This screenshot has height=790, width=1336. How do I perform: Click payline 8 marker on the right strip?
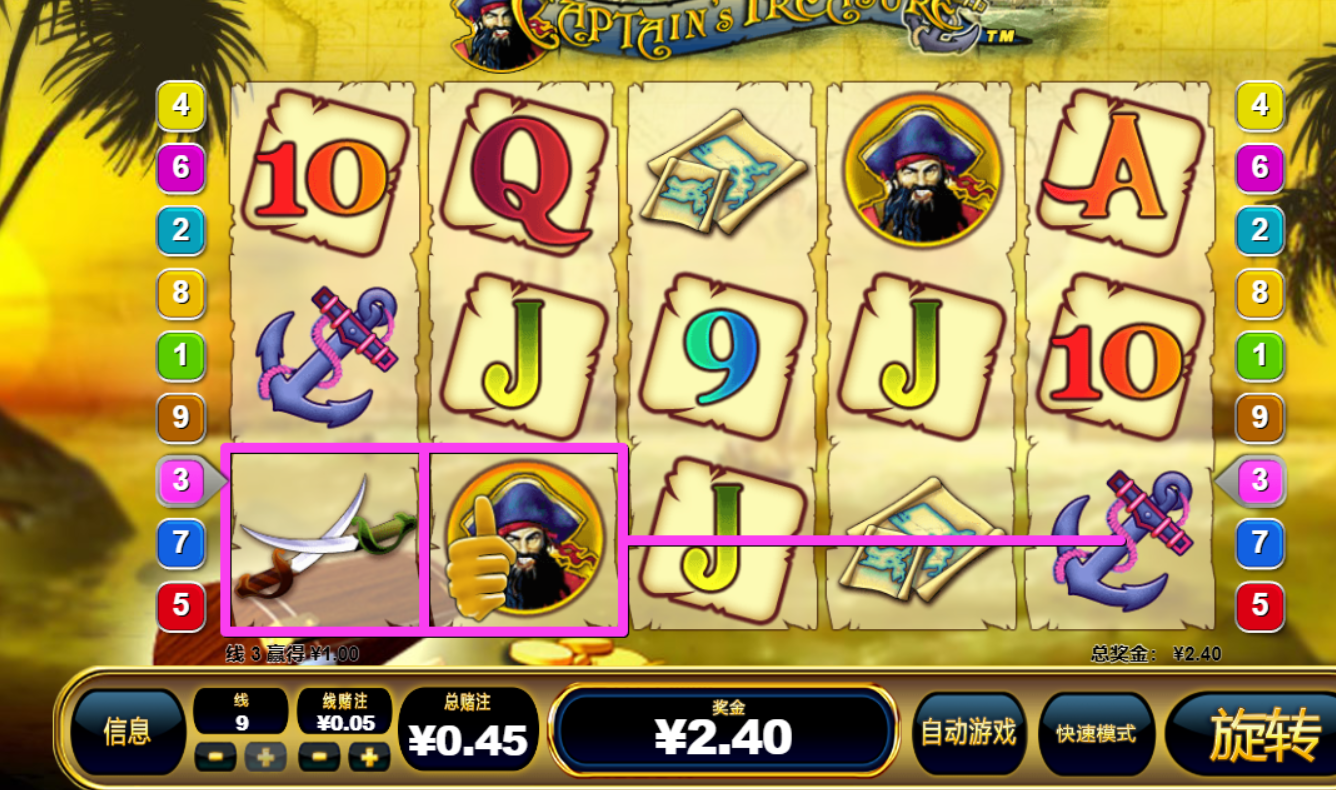click(1260, 293)
